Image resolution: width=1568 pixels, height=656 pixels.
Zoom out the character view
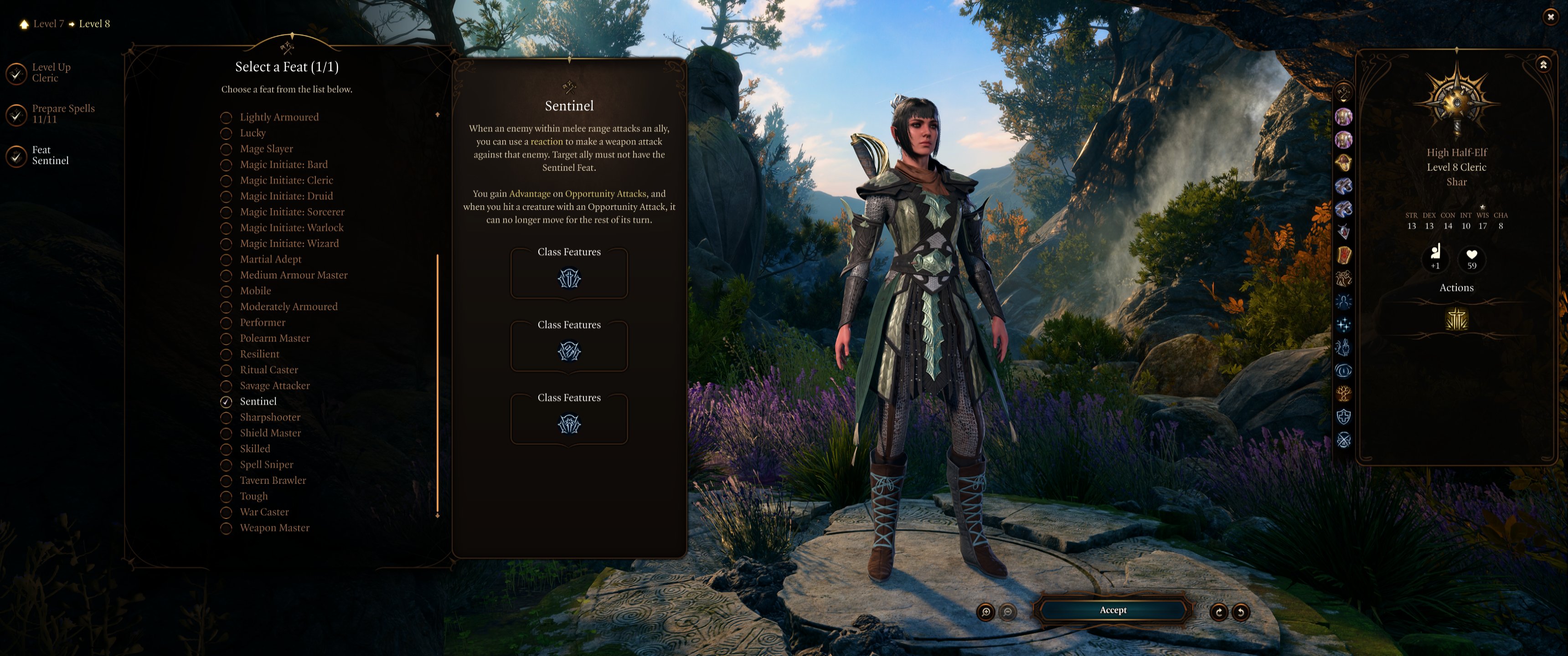point(1007,611)
